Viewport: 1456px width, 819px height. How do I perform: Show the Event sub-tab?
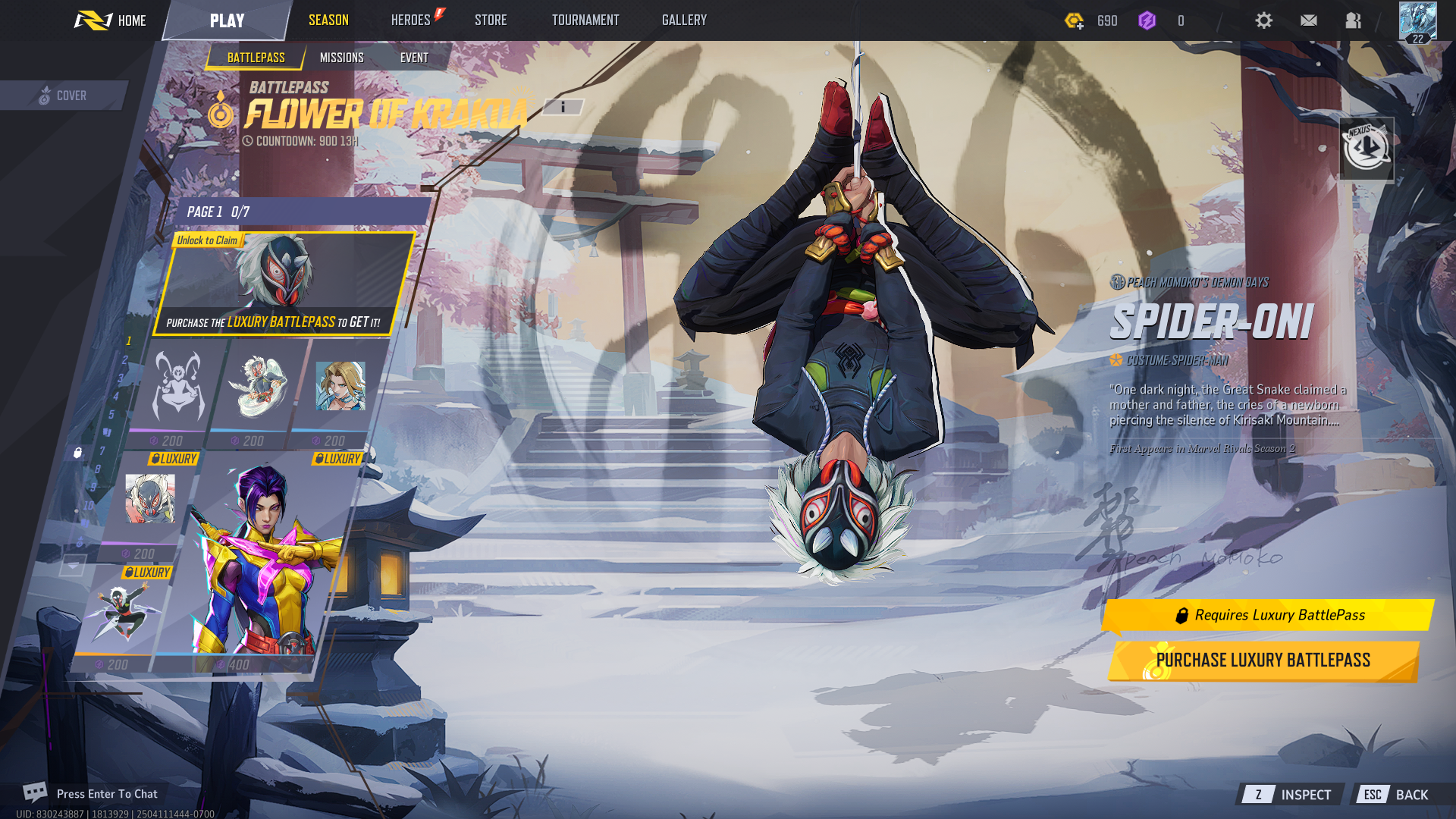click(x=414, y=58)
